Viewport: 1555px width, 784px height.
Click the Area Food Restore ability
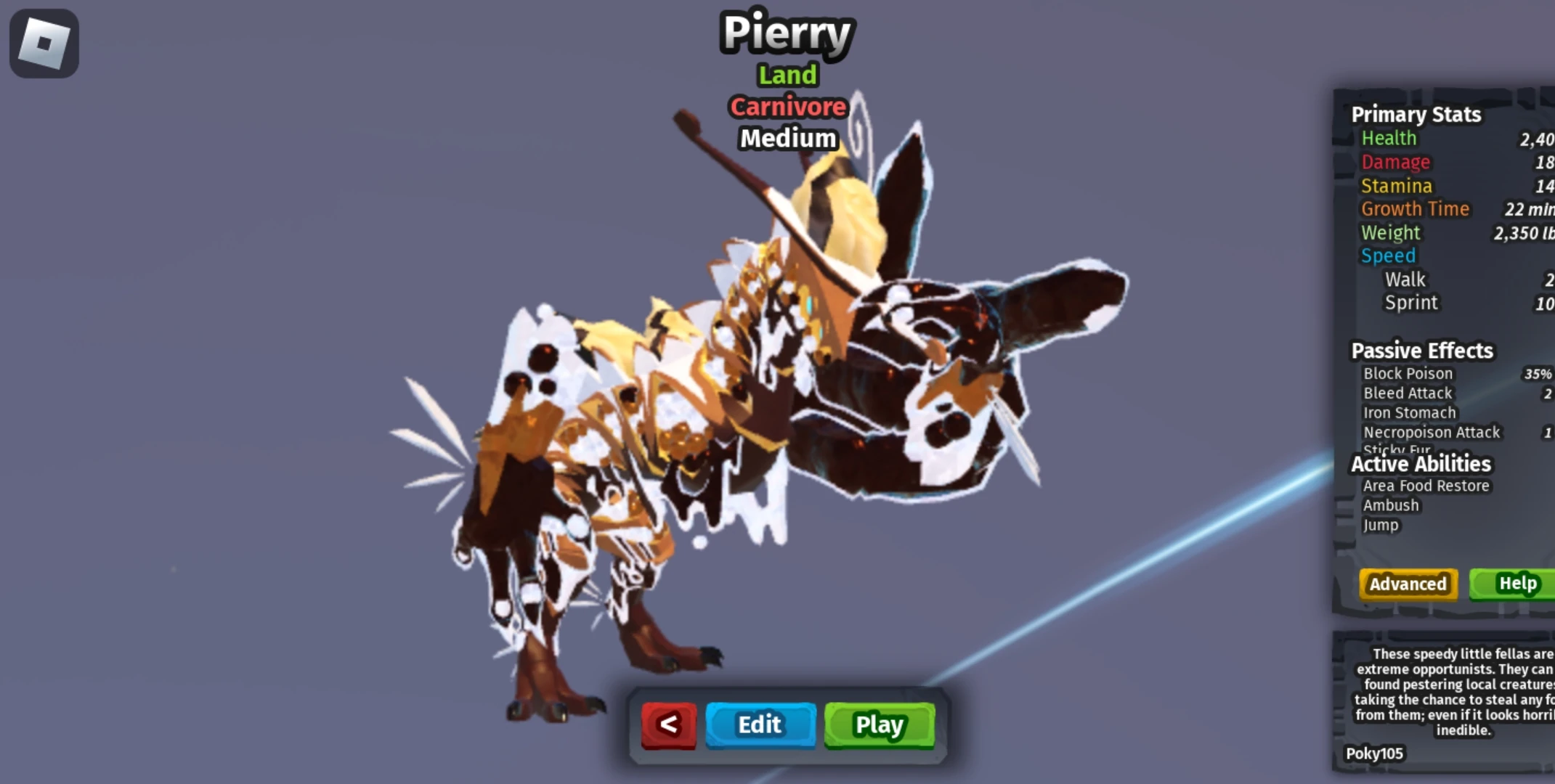click(x=1425, y=486)
